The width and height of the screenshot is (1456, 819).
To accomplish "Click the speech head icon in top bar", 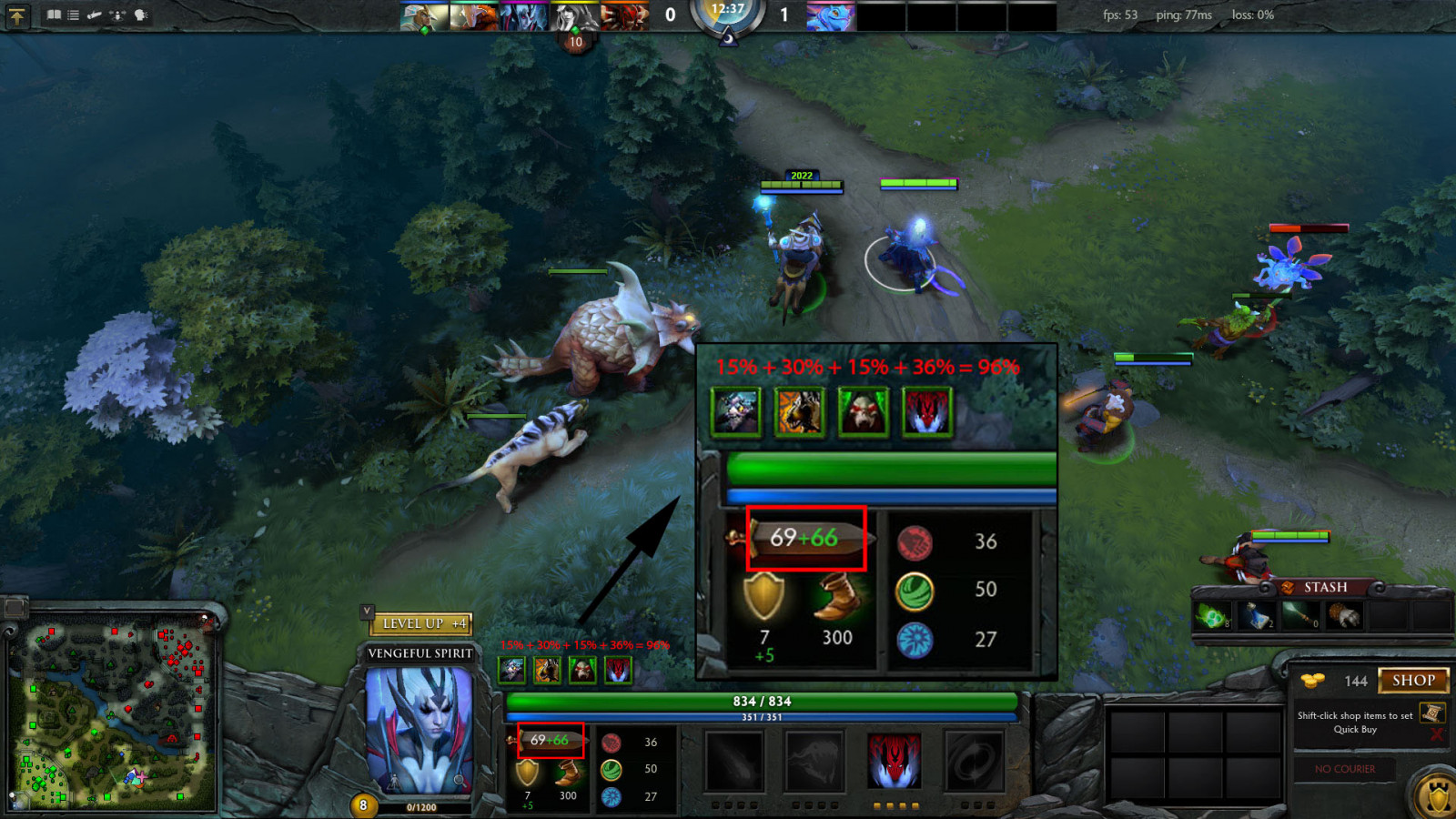I will click(x=141, y=15).
